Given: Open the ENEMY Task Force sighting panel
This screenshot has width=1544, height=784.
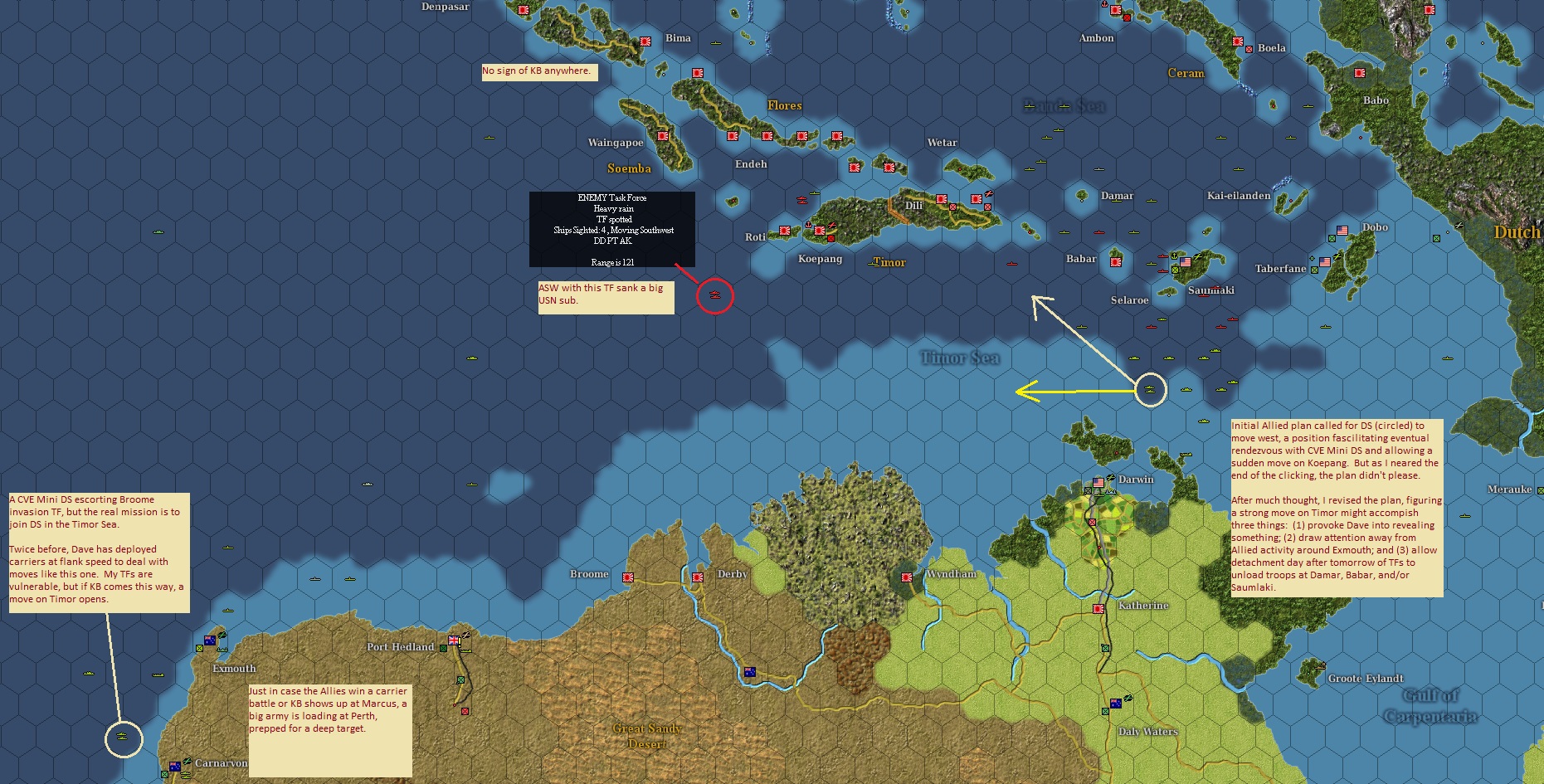Looking at the screenshot, I should click(x=612, y=228).
